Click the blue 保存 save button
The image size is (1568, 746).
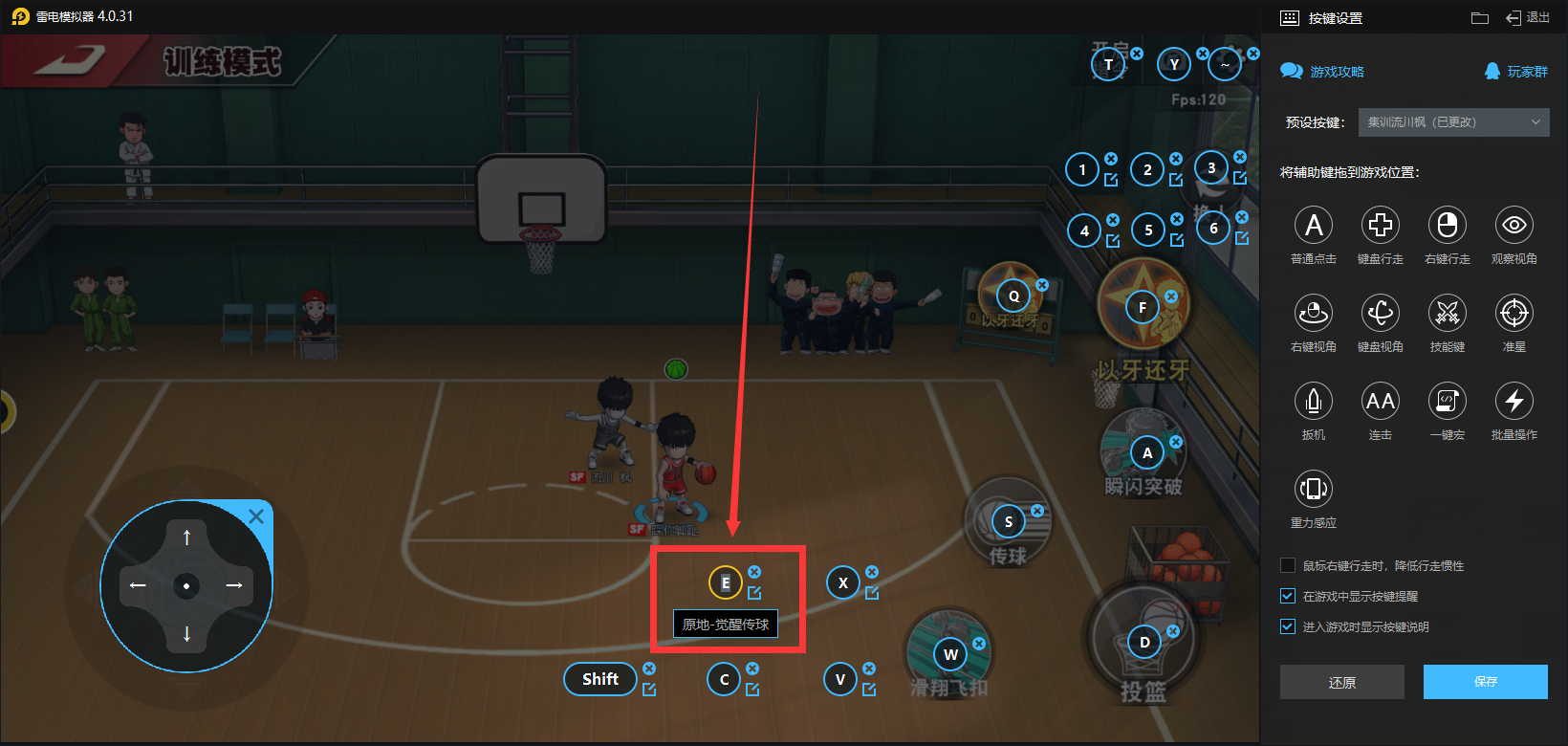1485,682
